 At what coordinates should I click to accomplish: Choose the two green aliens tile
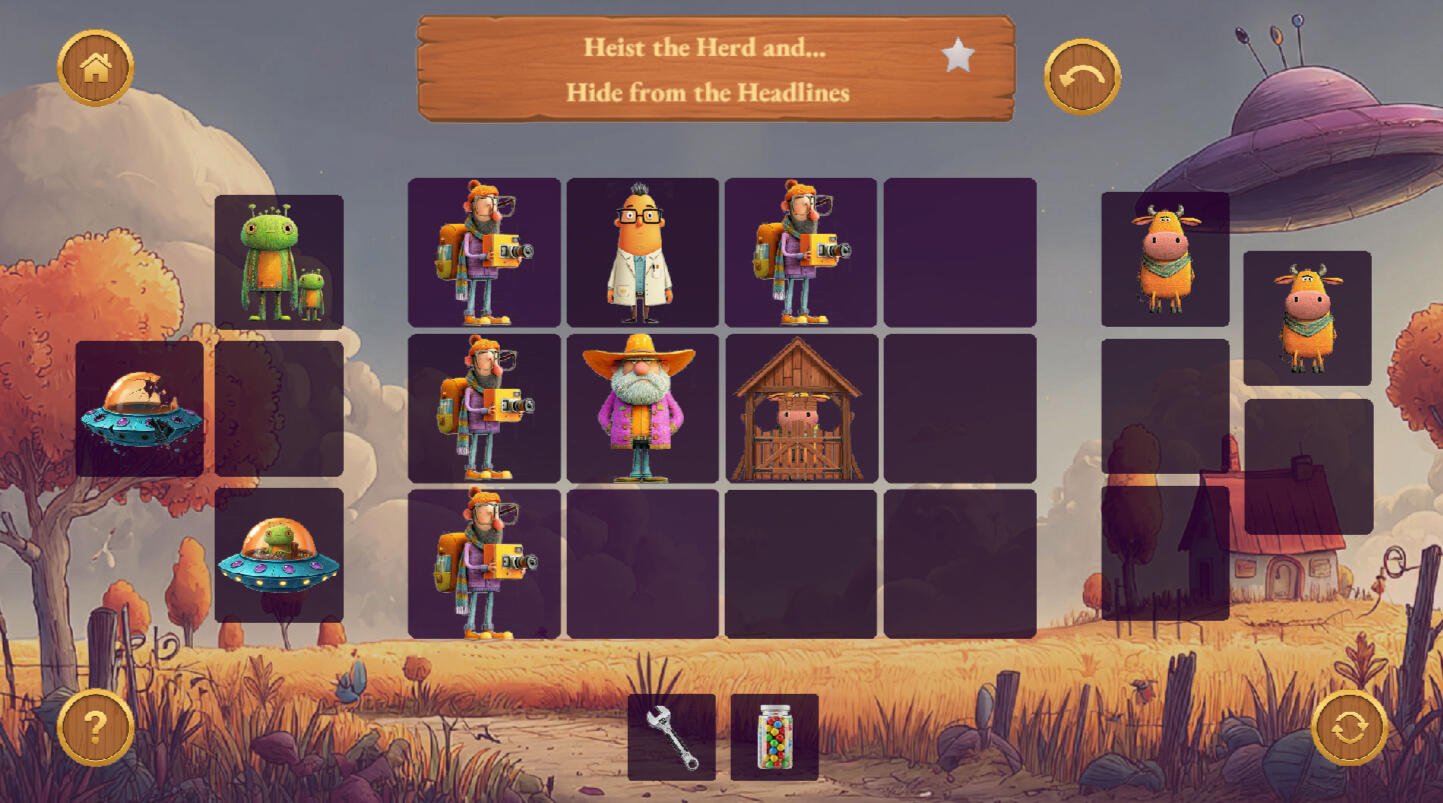click(x=279, y=261)
